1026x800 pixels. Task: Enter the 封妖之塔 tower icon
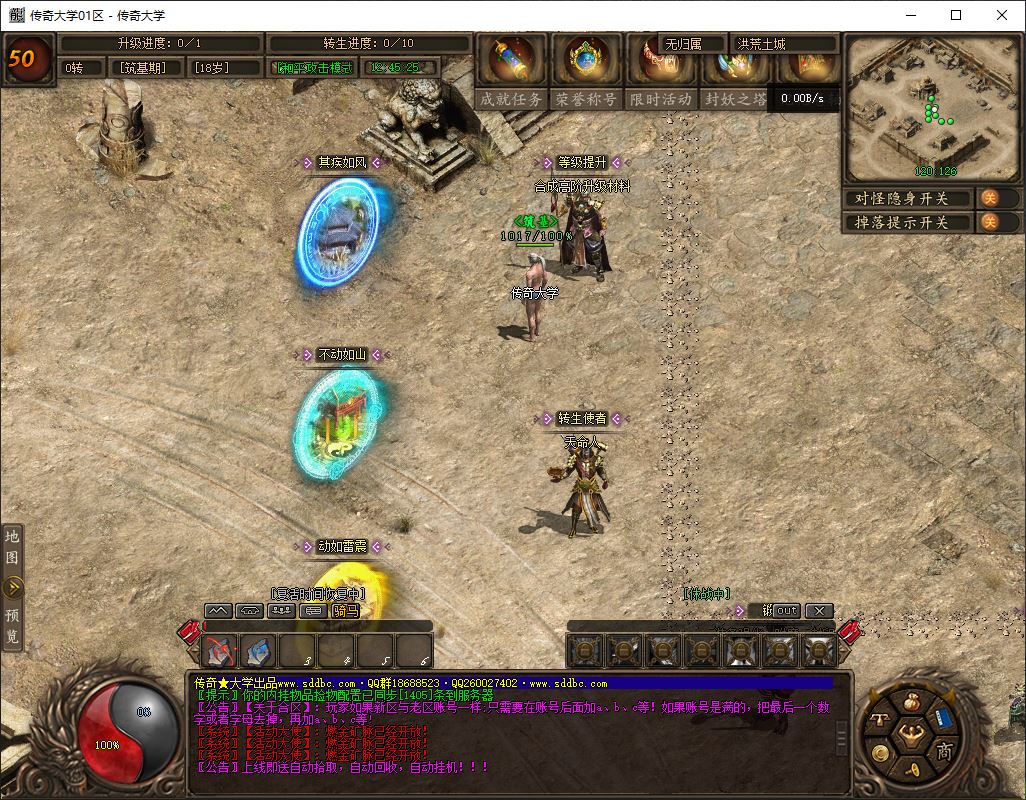(x=735, y=62)
